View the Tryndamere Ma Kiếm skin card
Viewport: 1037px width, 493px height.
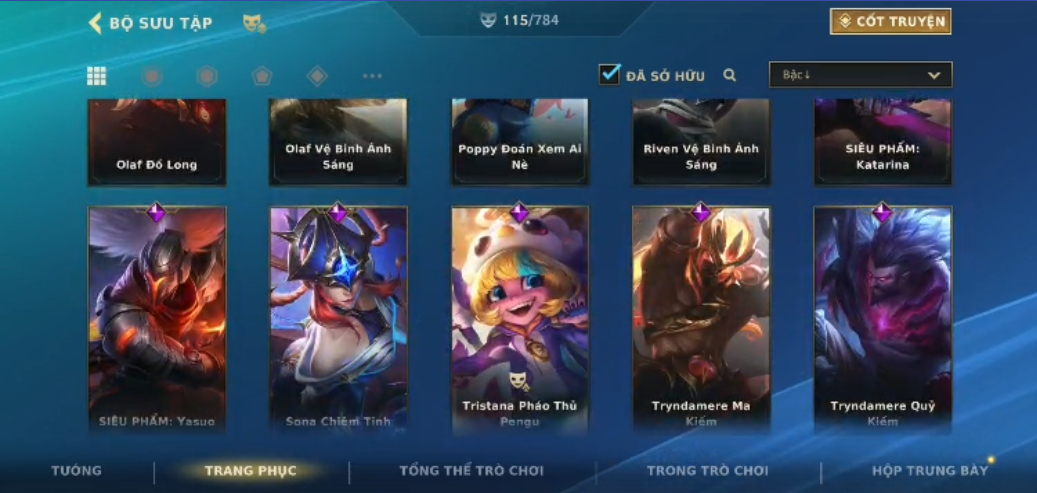[x=701, y=318]
